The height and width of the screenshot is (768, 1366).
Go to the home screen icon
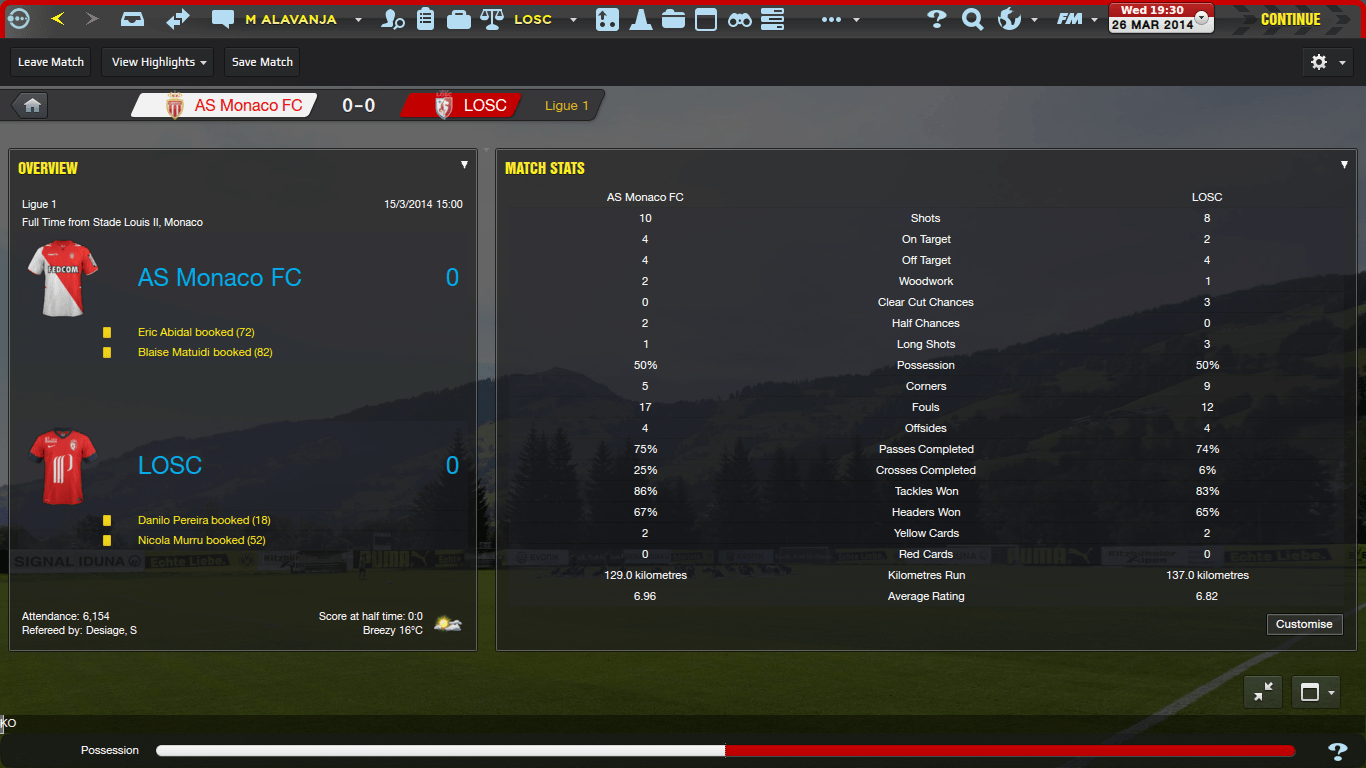[32, 105]
